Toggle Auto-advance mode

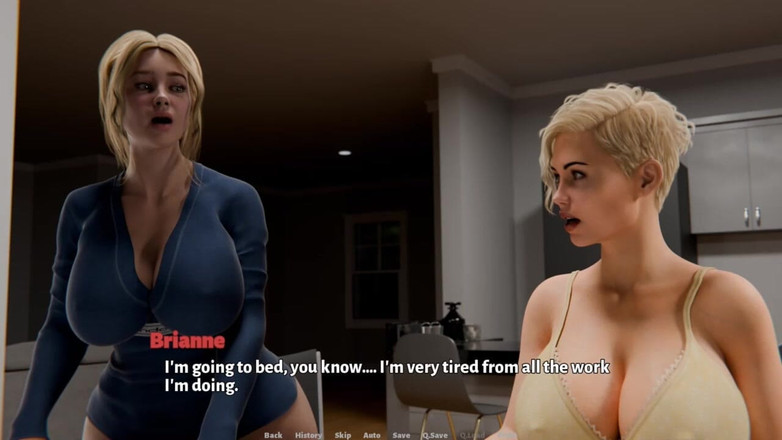pos(371,435)
